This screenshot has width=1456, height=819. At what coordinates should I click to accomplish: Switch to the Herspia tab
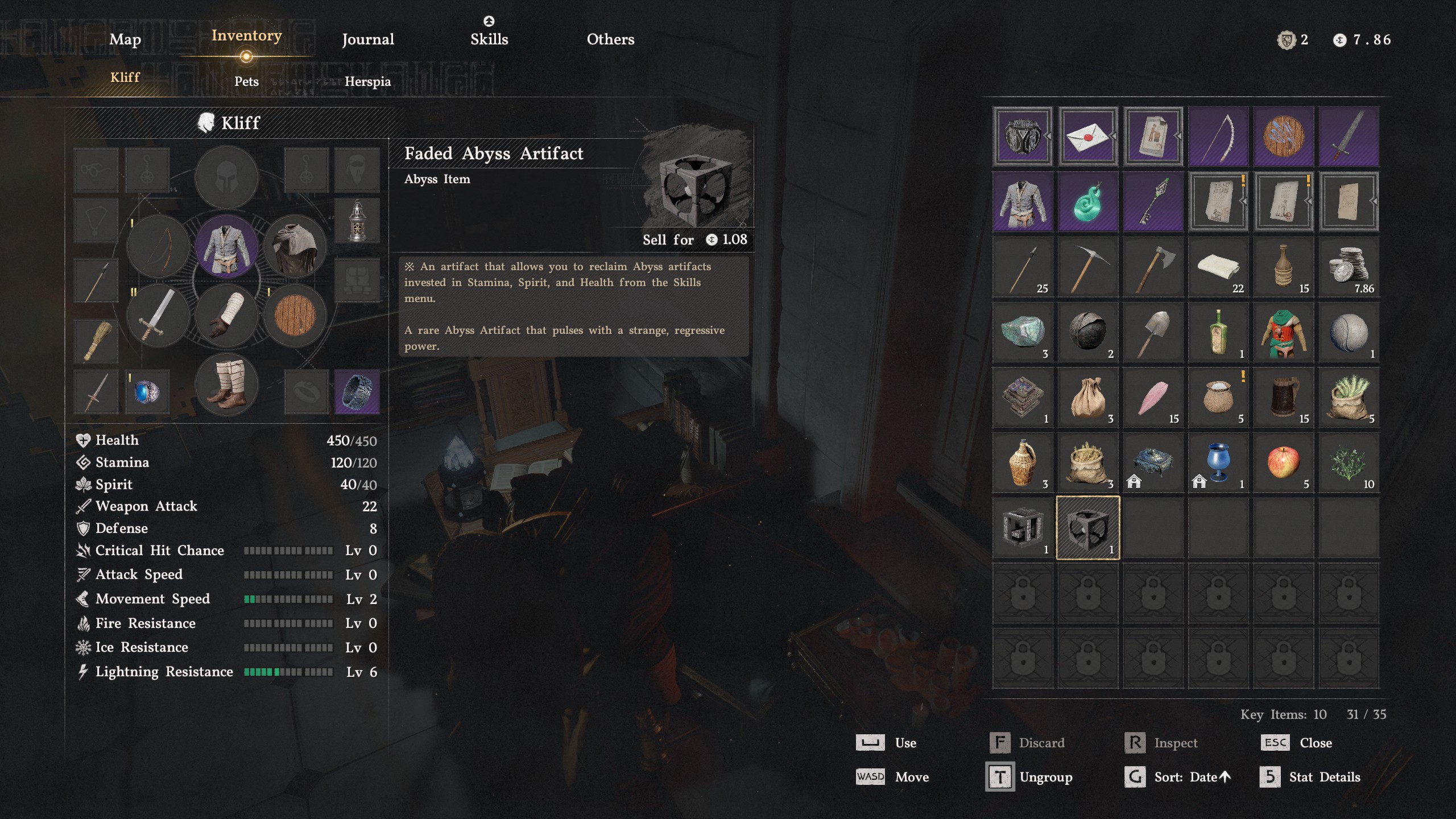(369, 81)
